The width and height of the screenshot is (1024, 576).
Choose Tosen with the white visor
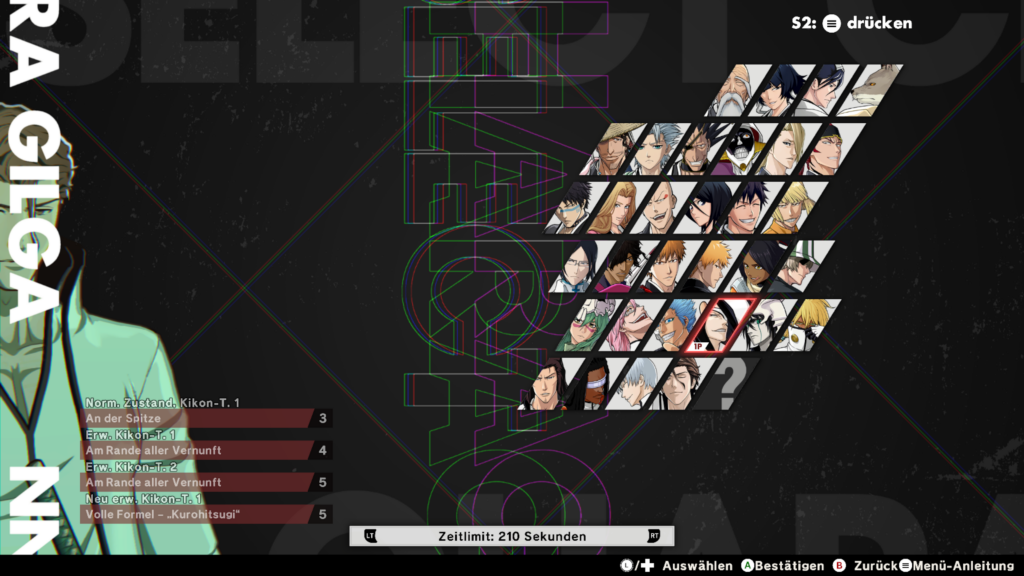[x=596, y=383]
